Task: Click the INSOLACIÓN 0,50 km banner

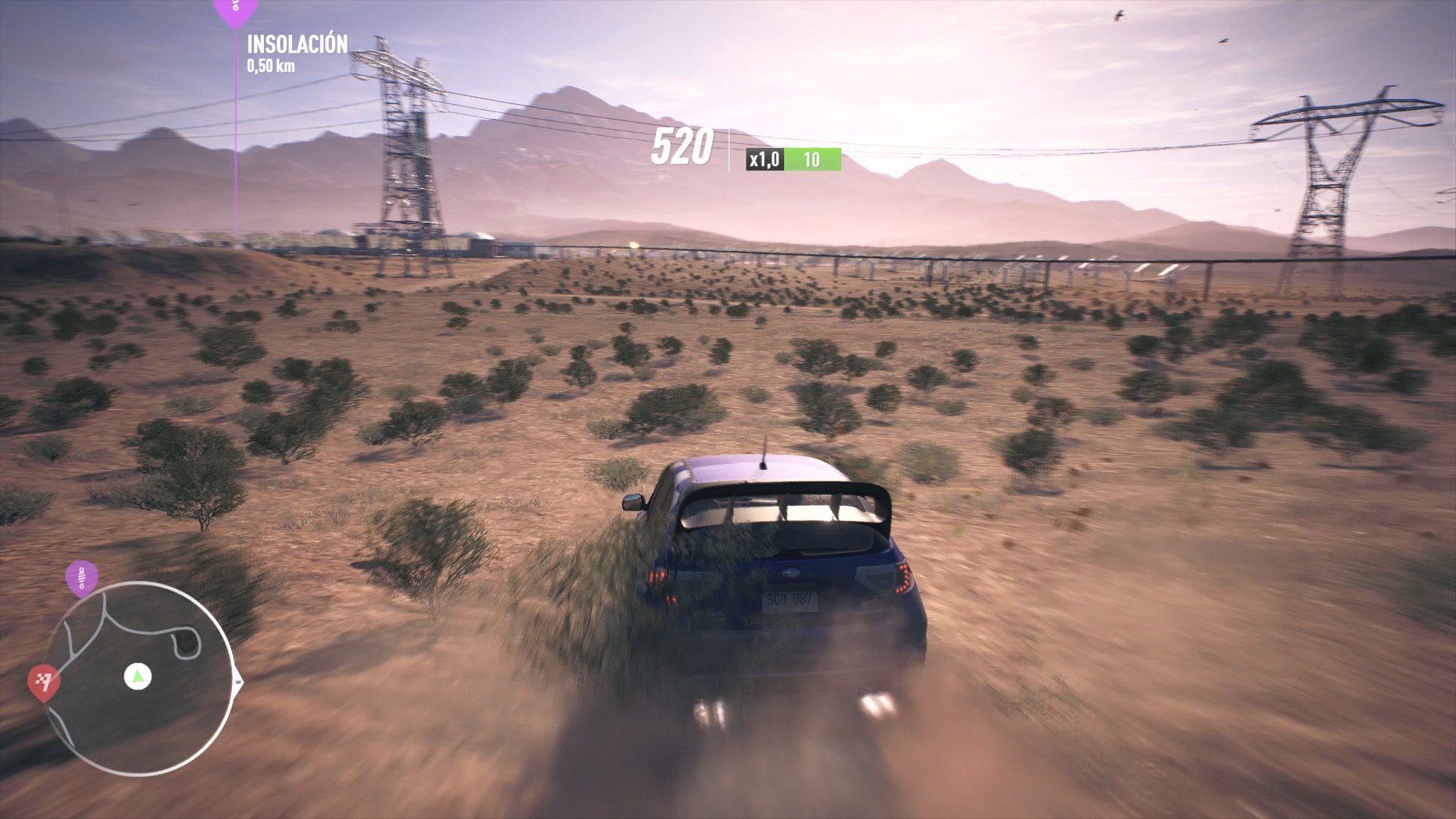Action: pos(297,55)
